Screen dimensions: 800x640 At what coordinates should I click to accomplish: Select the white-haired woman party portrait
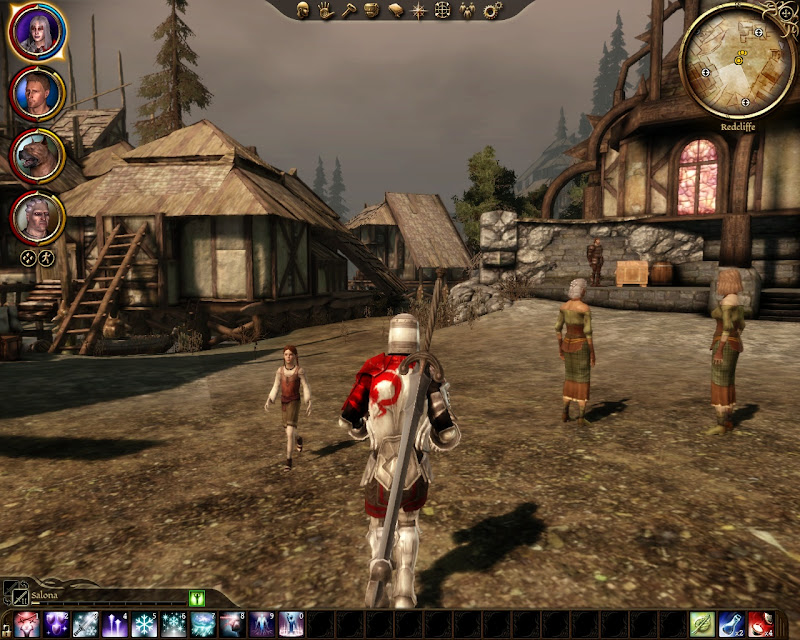point(38,32)
